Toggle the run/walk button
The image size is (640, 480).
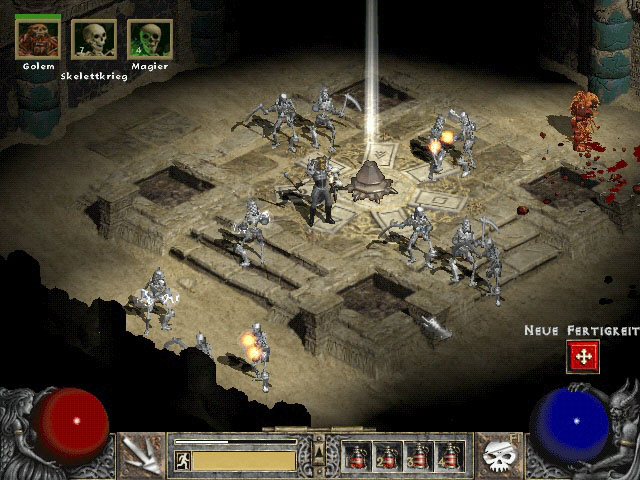183,460
